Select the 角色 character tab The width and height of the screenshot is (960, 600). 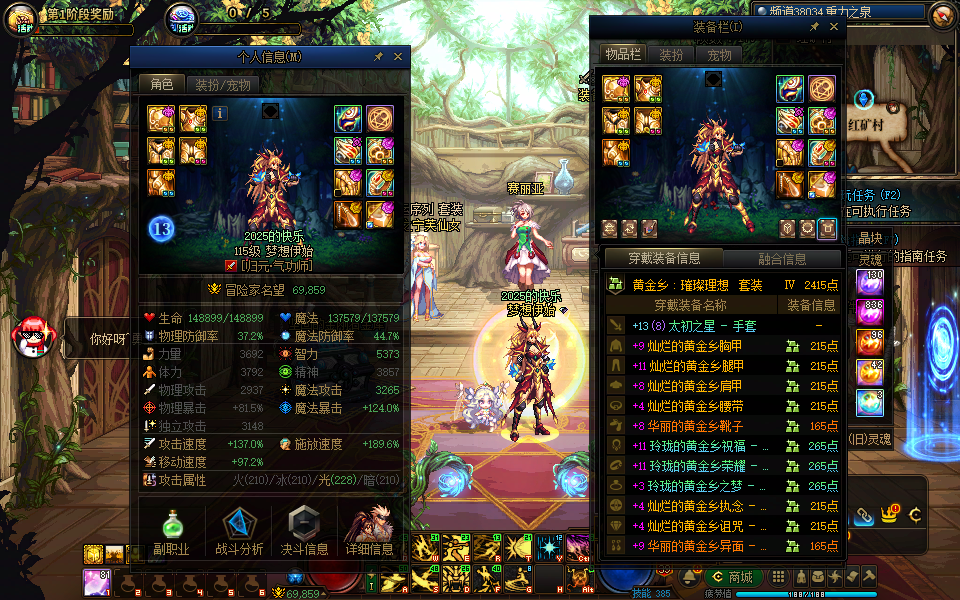(161, 85)
